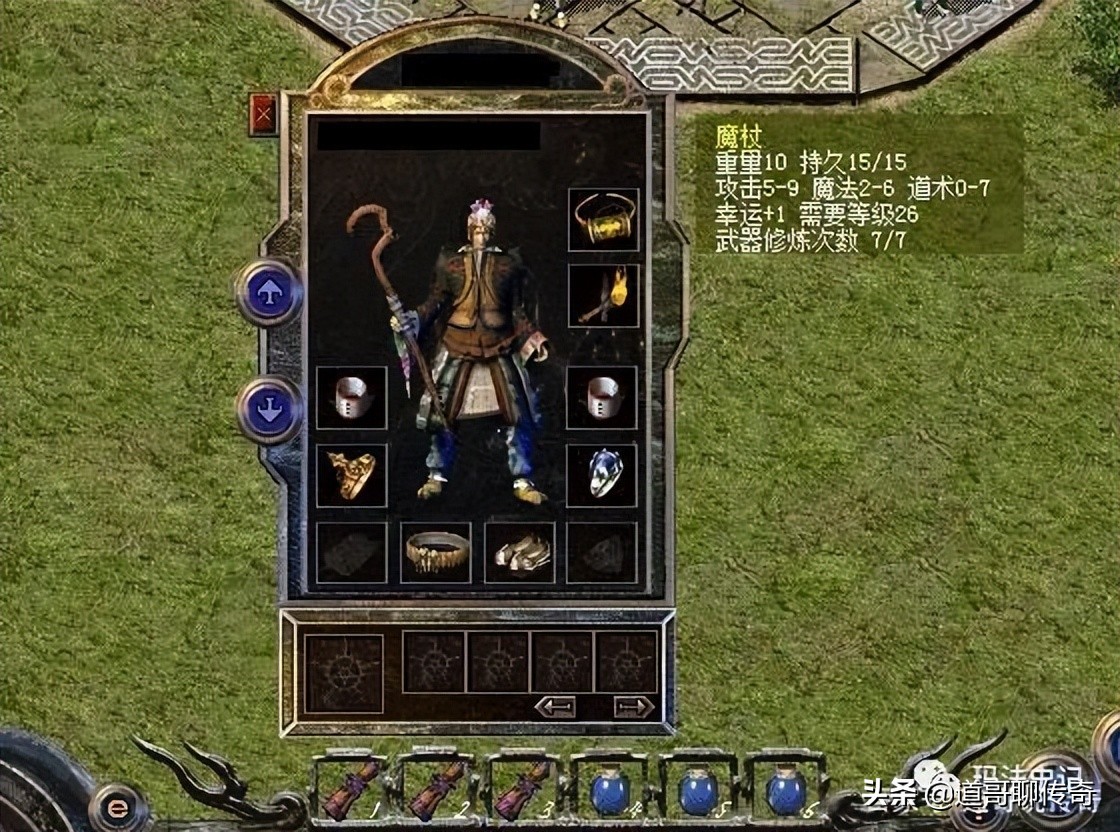
Task: Select the carved gold ring slot
Action: pos(351,475)
